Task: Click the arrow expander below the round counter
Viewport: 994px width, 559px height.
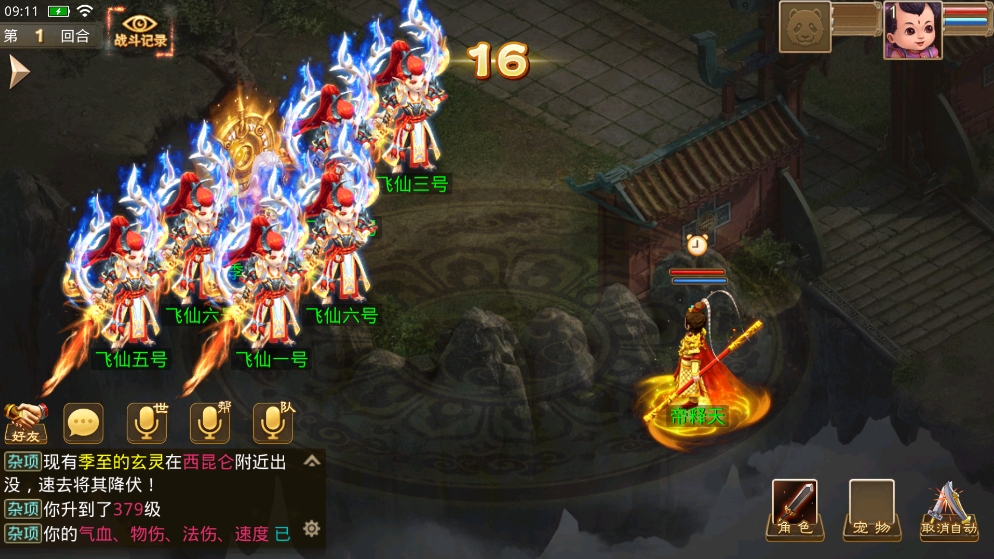Action: click(x=18, y=72)
